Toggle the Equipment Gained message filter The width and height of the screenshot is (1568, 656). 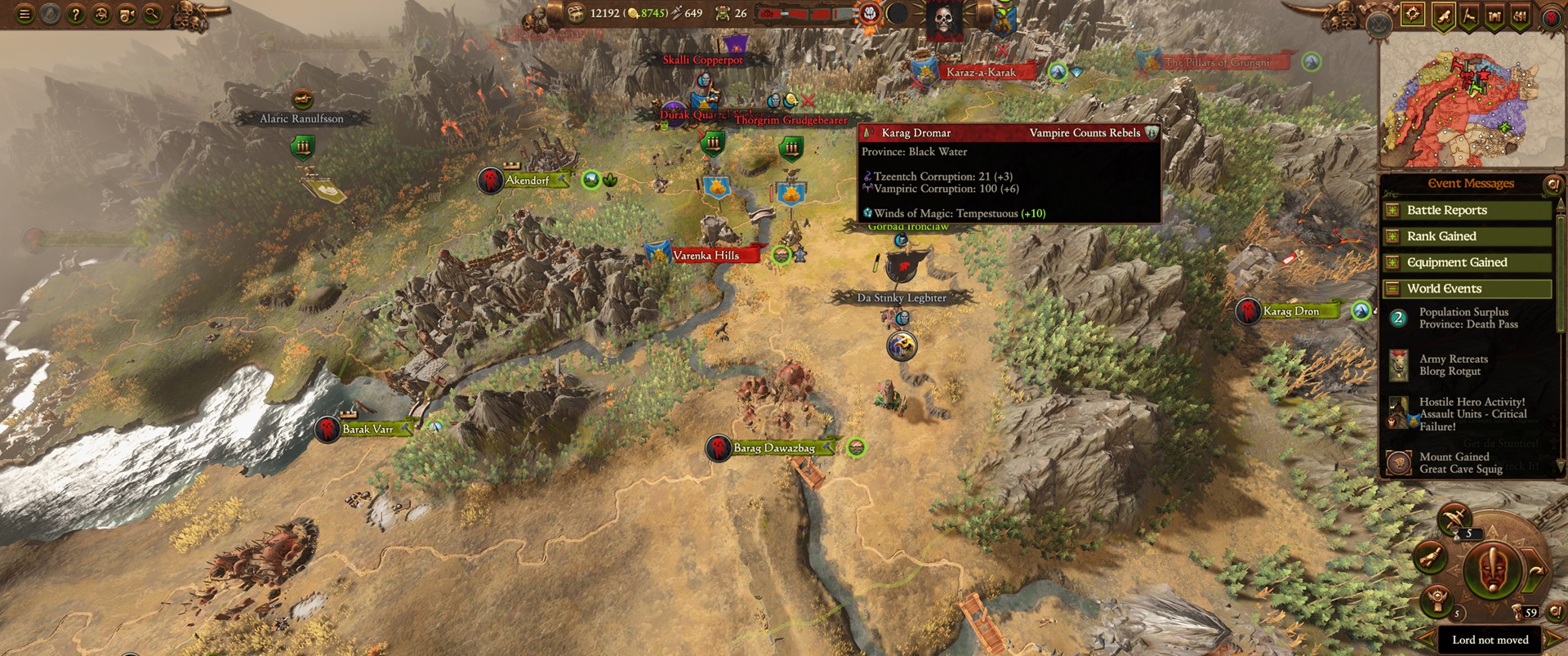[1393, 262]
